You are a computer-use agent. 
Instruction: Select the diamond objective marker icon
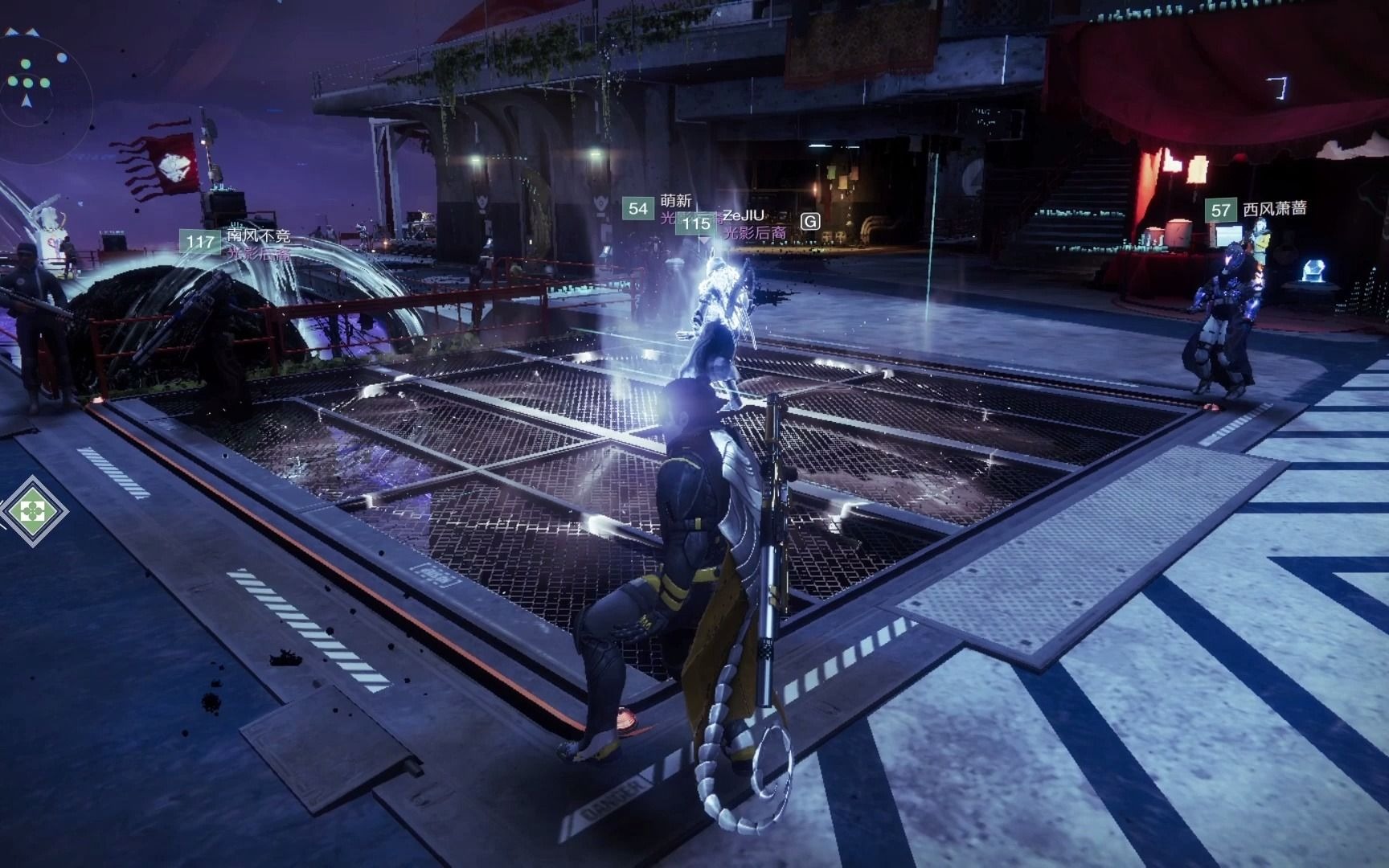(x=33, y=510)
